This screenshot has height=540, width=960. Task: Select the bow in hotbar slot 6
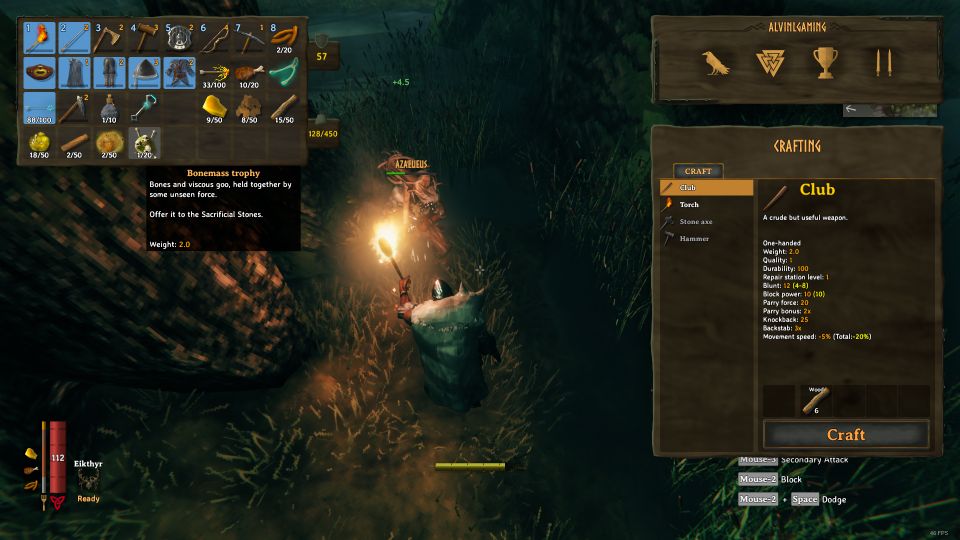tap(213, 38)
